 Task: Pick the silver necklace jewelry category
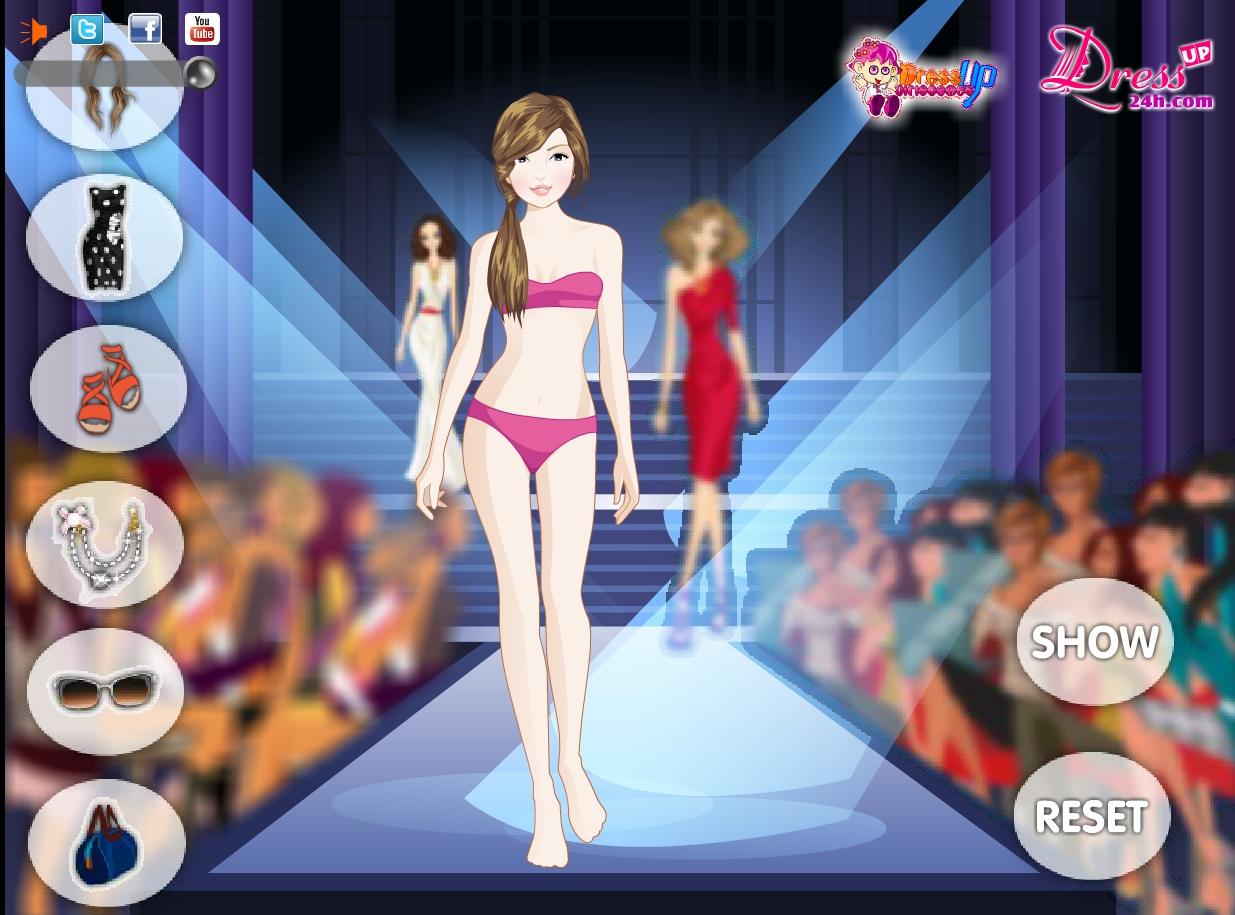click(x=105, y=544)
